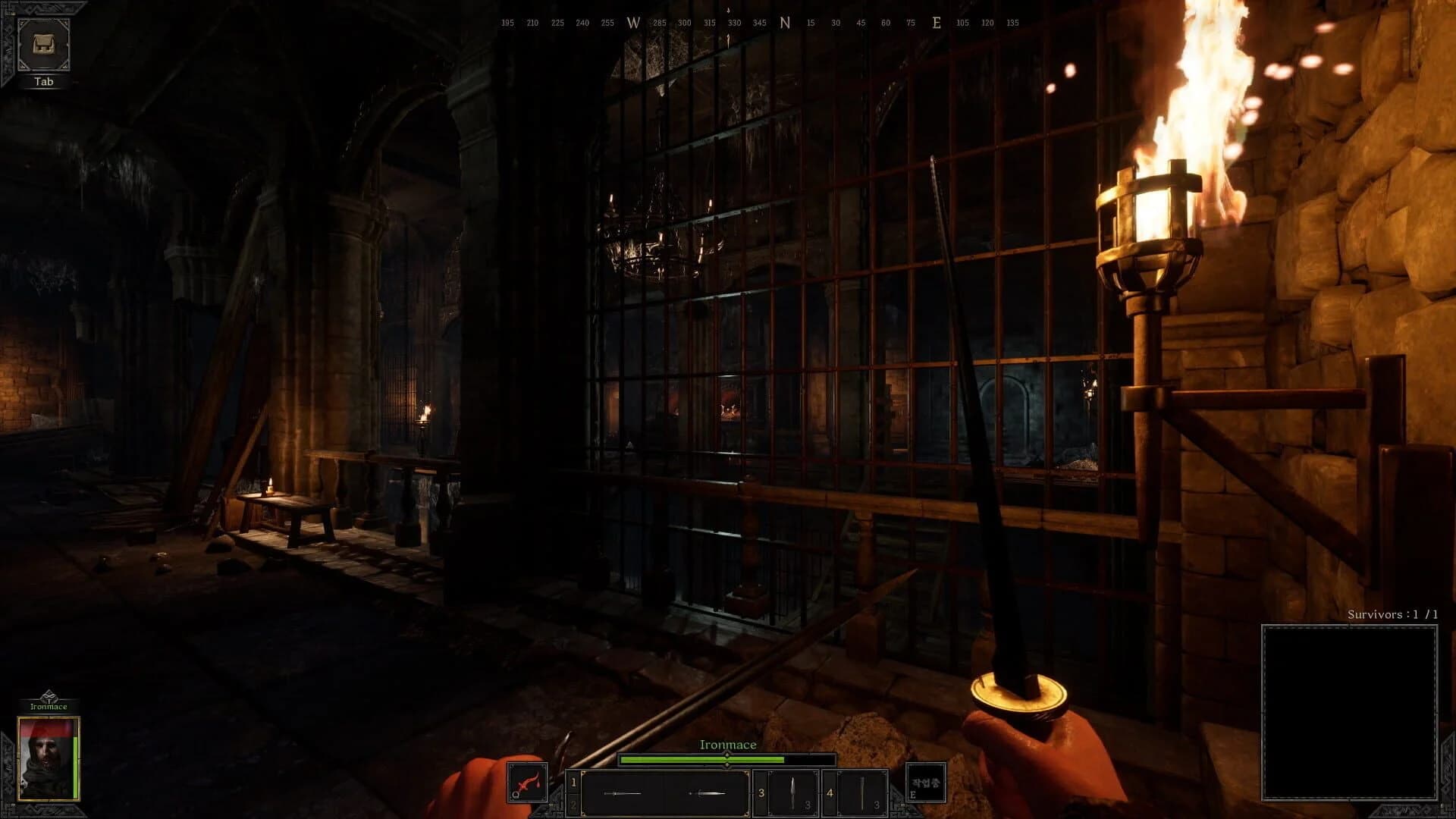Viewport: 1456px width, 819px height.
Task: Click the dagger icon in weapon slot 1
Action: [707, 793]
